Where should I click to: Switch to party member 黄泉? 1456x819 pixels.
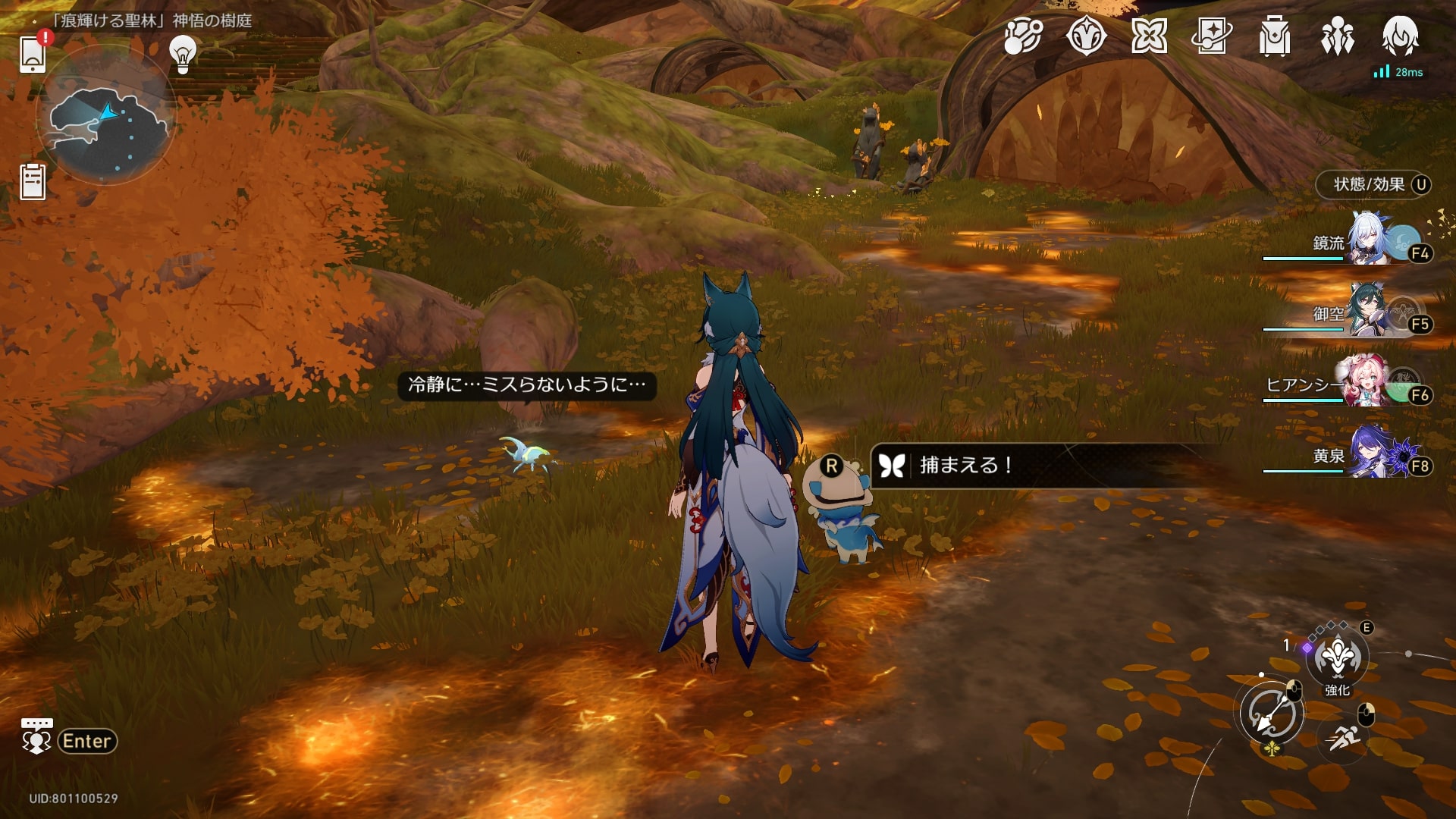1369,454
